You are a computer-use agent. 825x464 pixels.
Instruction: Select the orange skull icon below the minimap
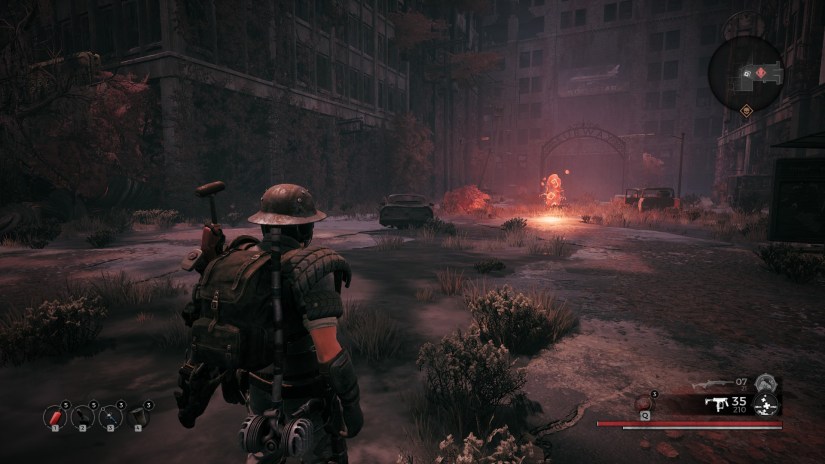pos(745,109)
